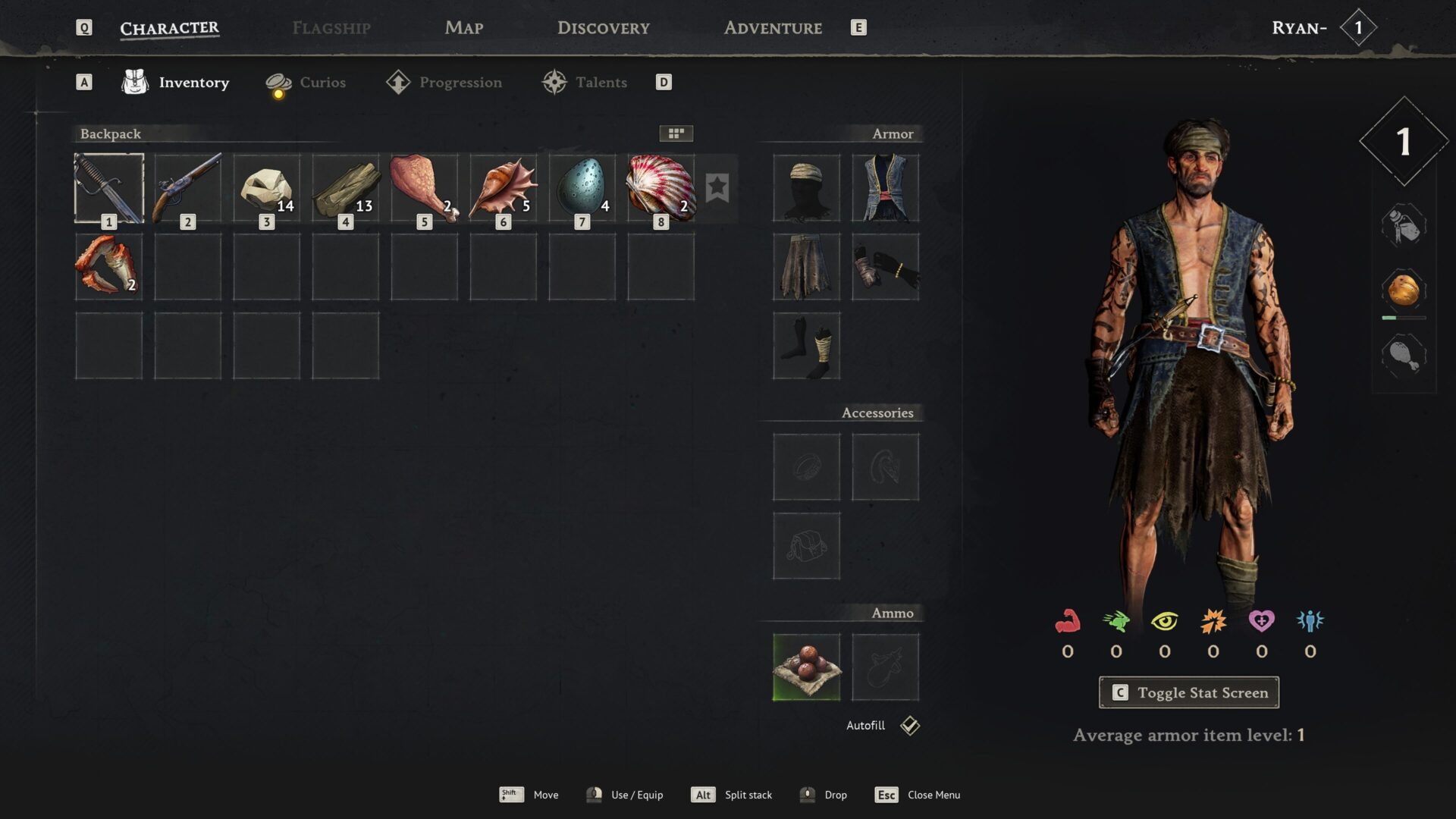Switch to the Talents sub-tab
The height and width of the screenshot is (819, 1456).
(585, 83)
